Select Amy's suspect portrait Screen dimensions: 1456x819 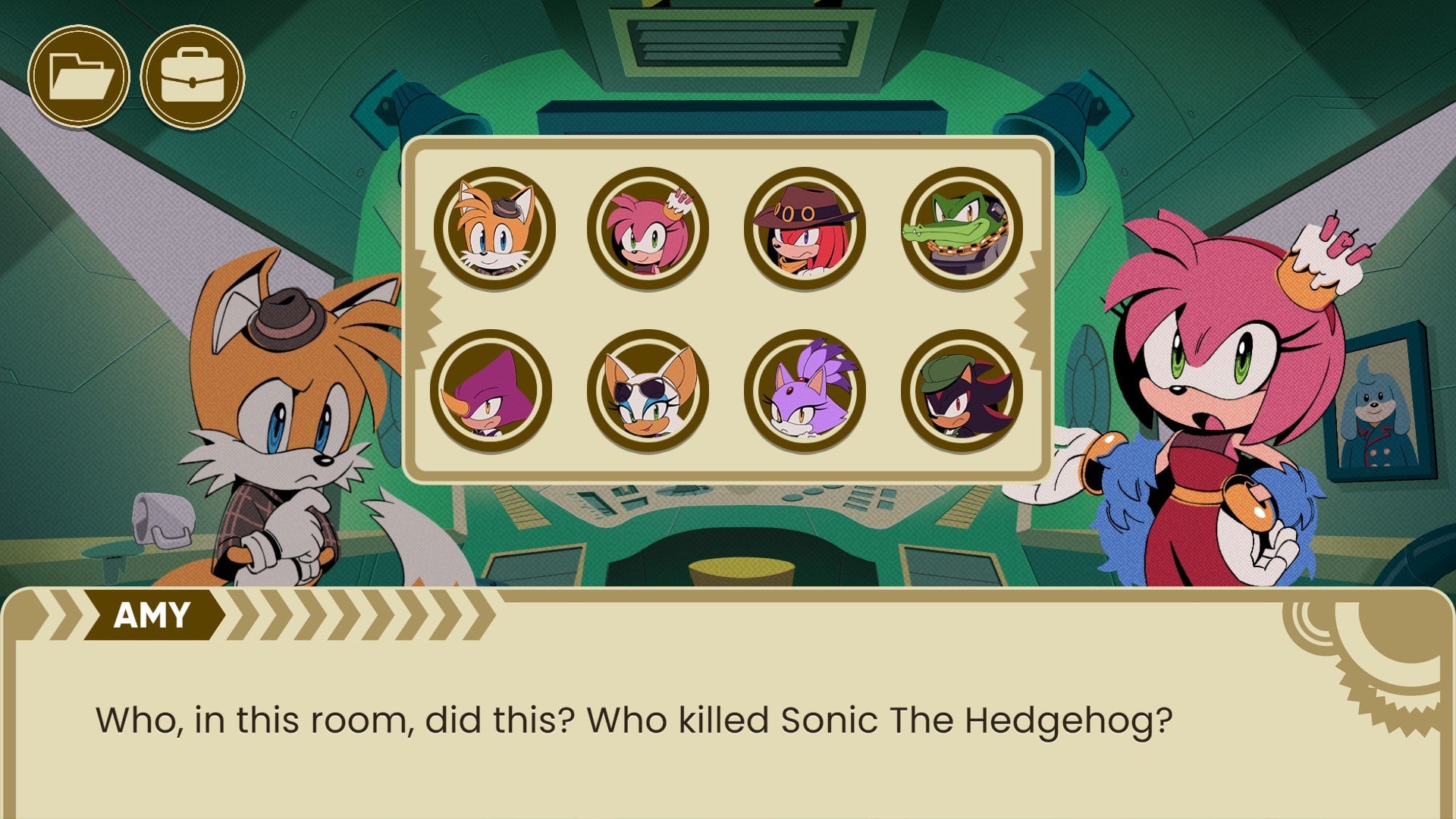coord(648,228)
